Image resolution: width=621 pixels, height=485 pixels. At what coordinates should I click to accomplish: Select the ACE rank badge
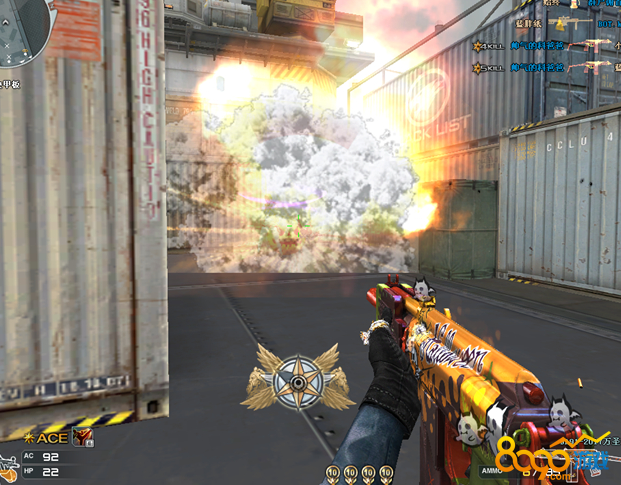pyautogui.click(x=48, y=437)
